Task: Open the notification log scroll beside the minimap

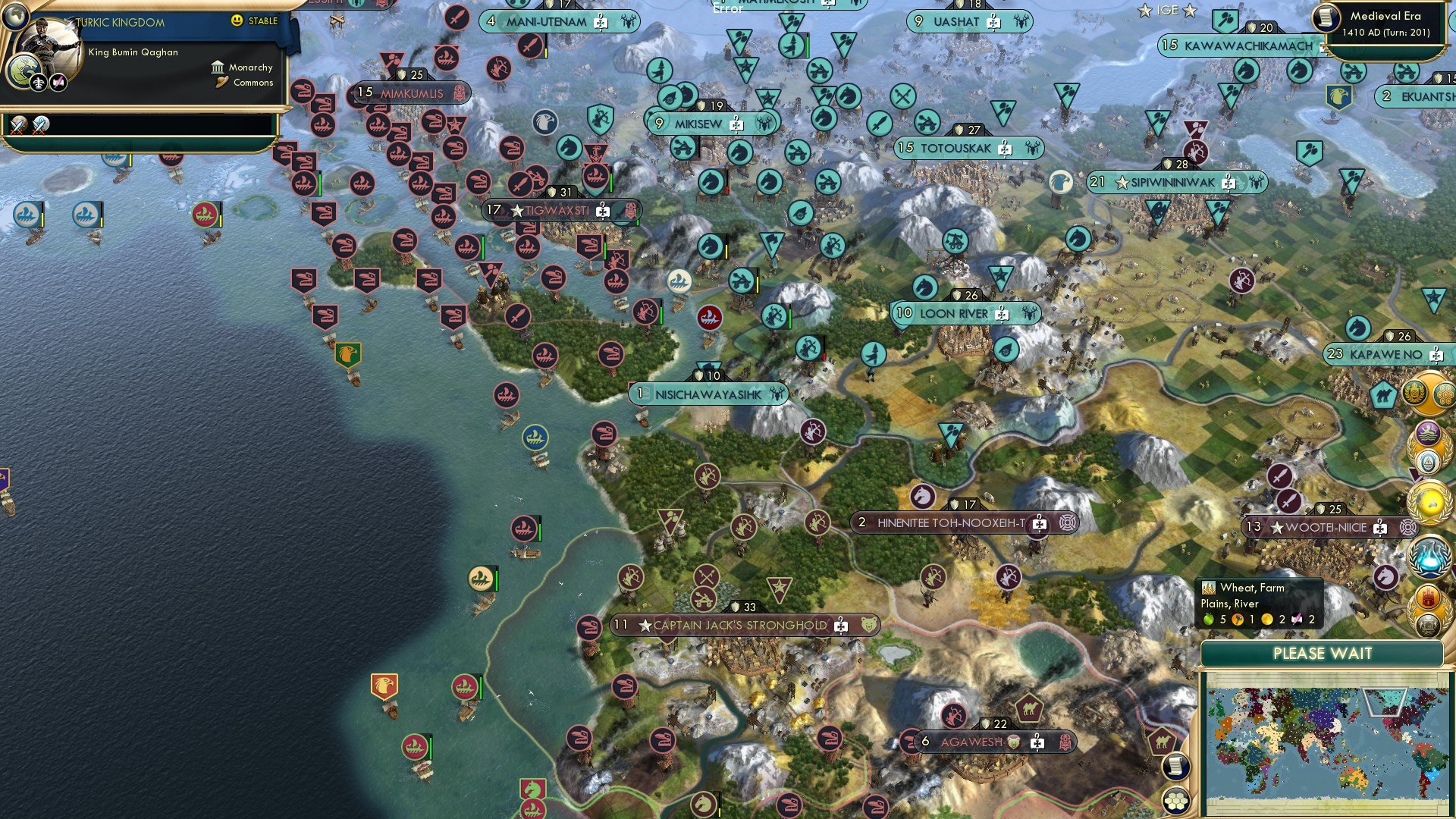Action: pyautogui.click(x=1175, y=766)
